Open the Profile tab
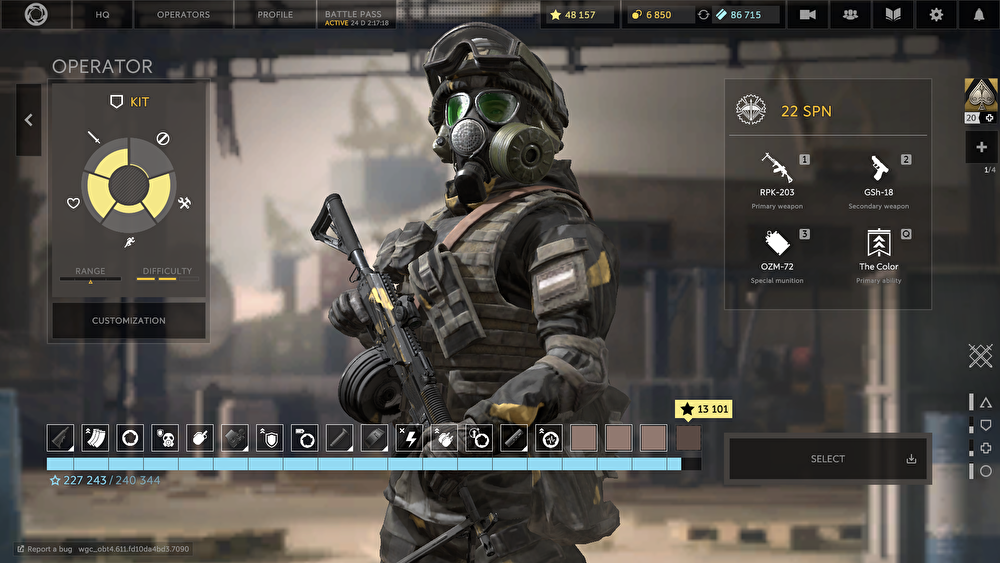Viewport: 1000px width, 563px height. click(275, 15)
